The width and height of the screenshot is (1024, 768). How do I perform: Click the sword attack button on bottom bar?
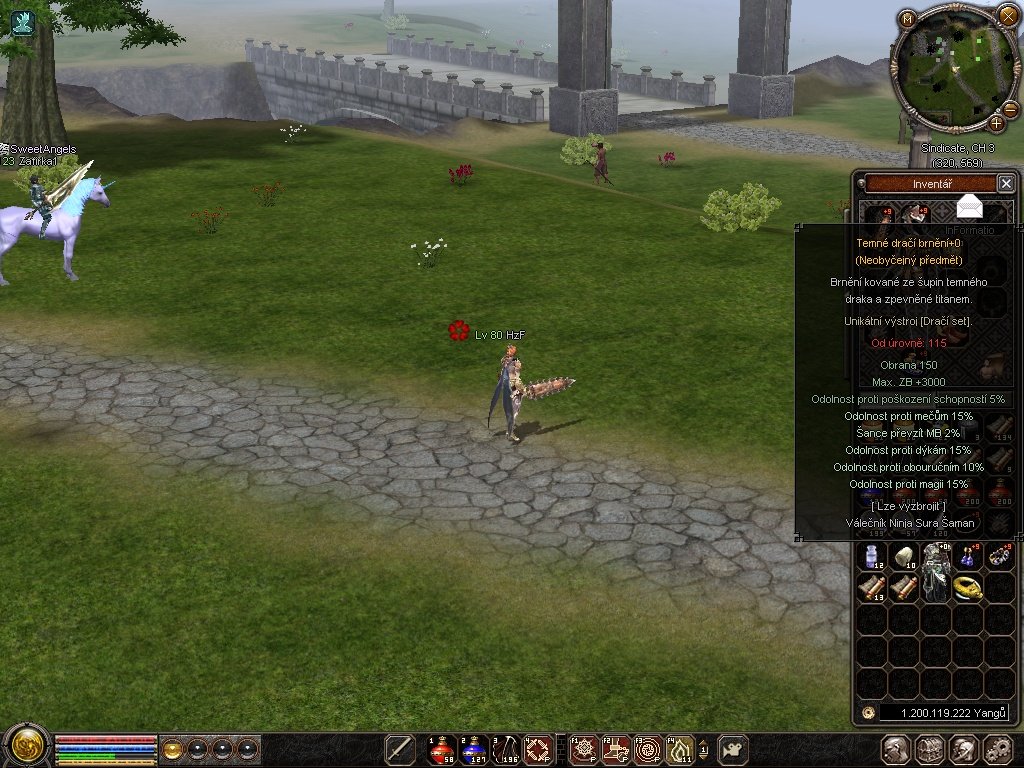pyautogui.click(x=400, y=749)
